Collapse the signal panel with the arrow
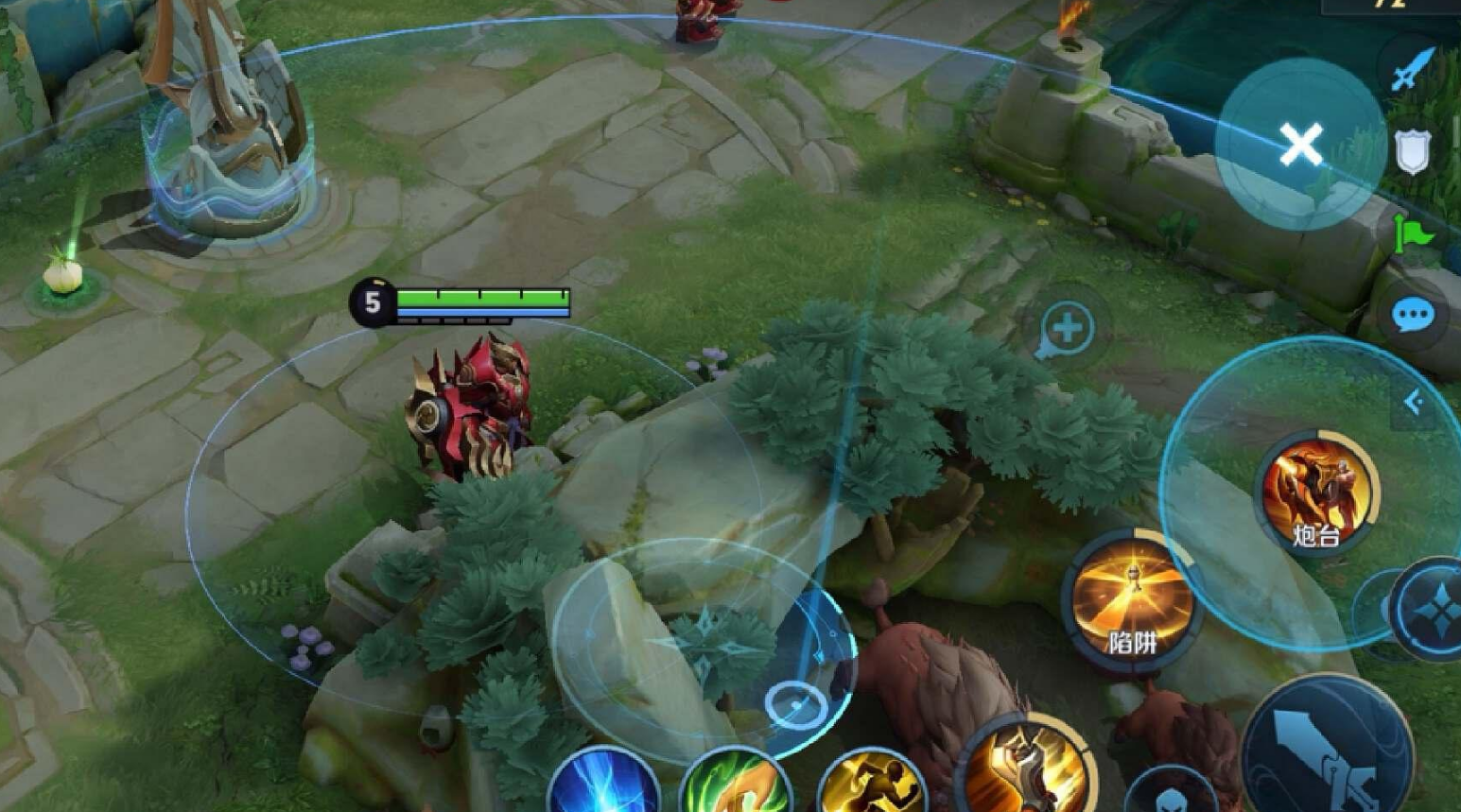This screenshot has width=1461, height=812. point(1414,403)
